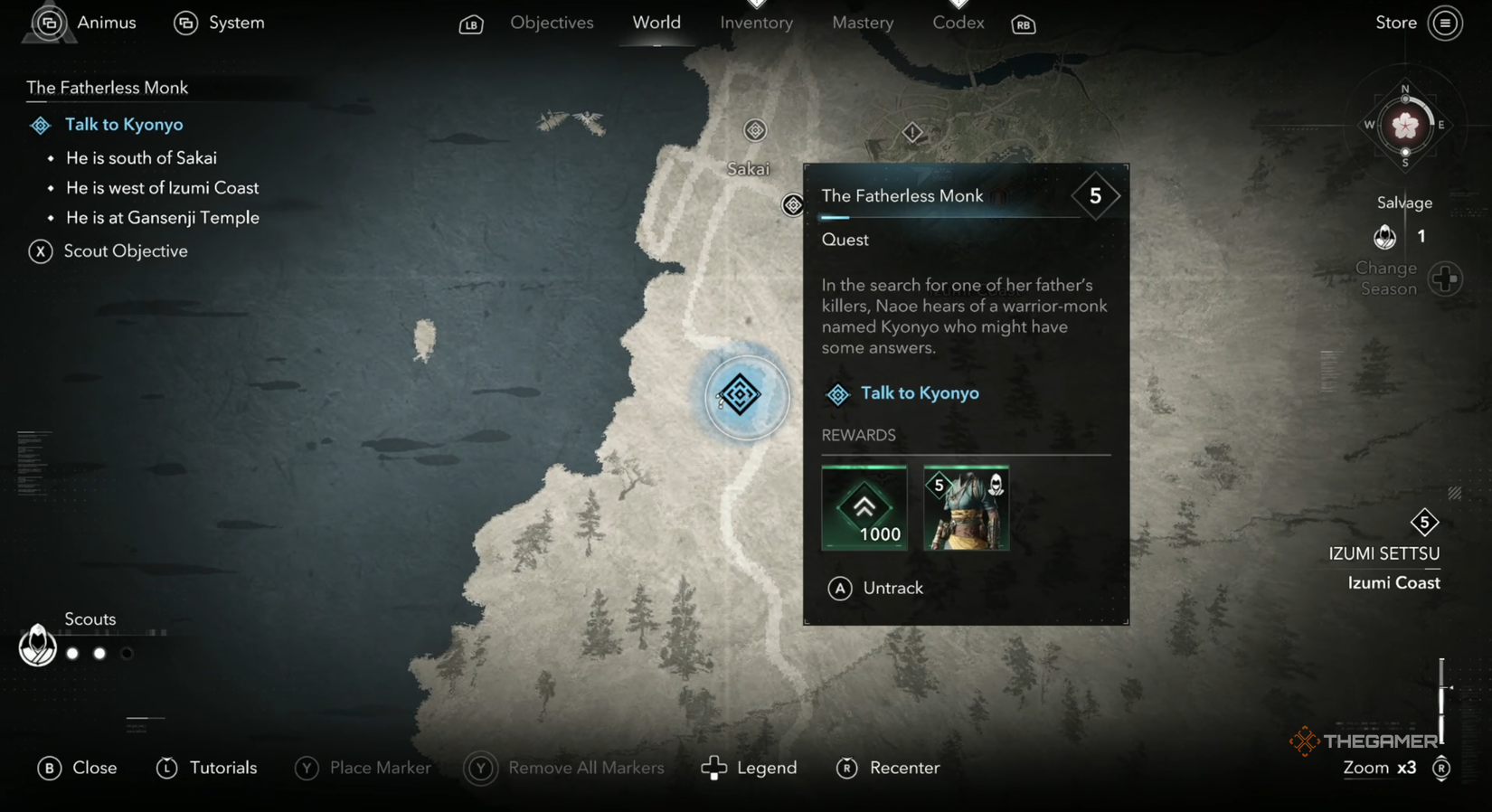Click the Scouts assassin icon
The height and width of the screenshot is (812, 1492).
37,646
